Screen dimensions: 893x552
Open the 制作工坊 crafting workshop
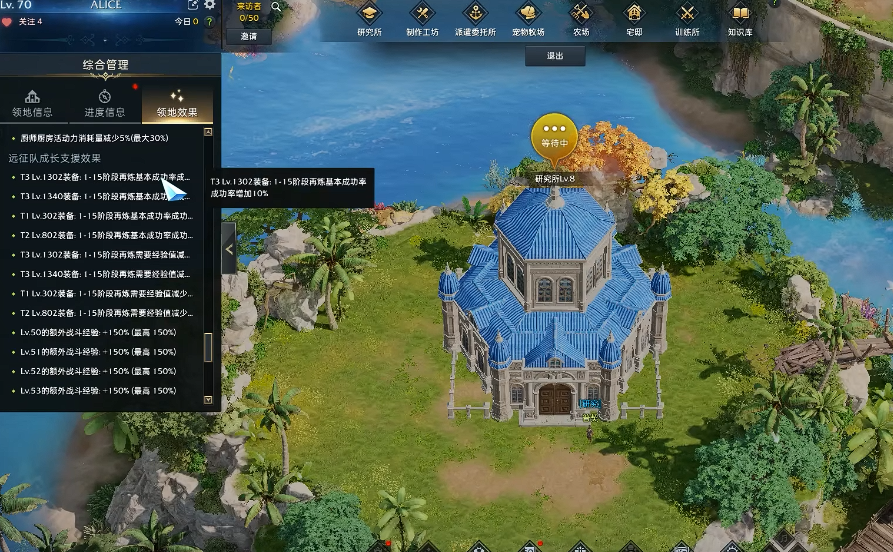(422, 19)
